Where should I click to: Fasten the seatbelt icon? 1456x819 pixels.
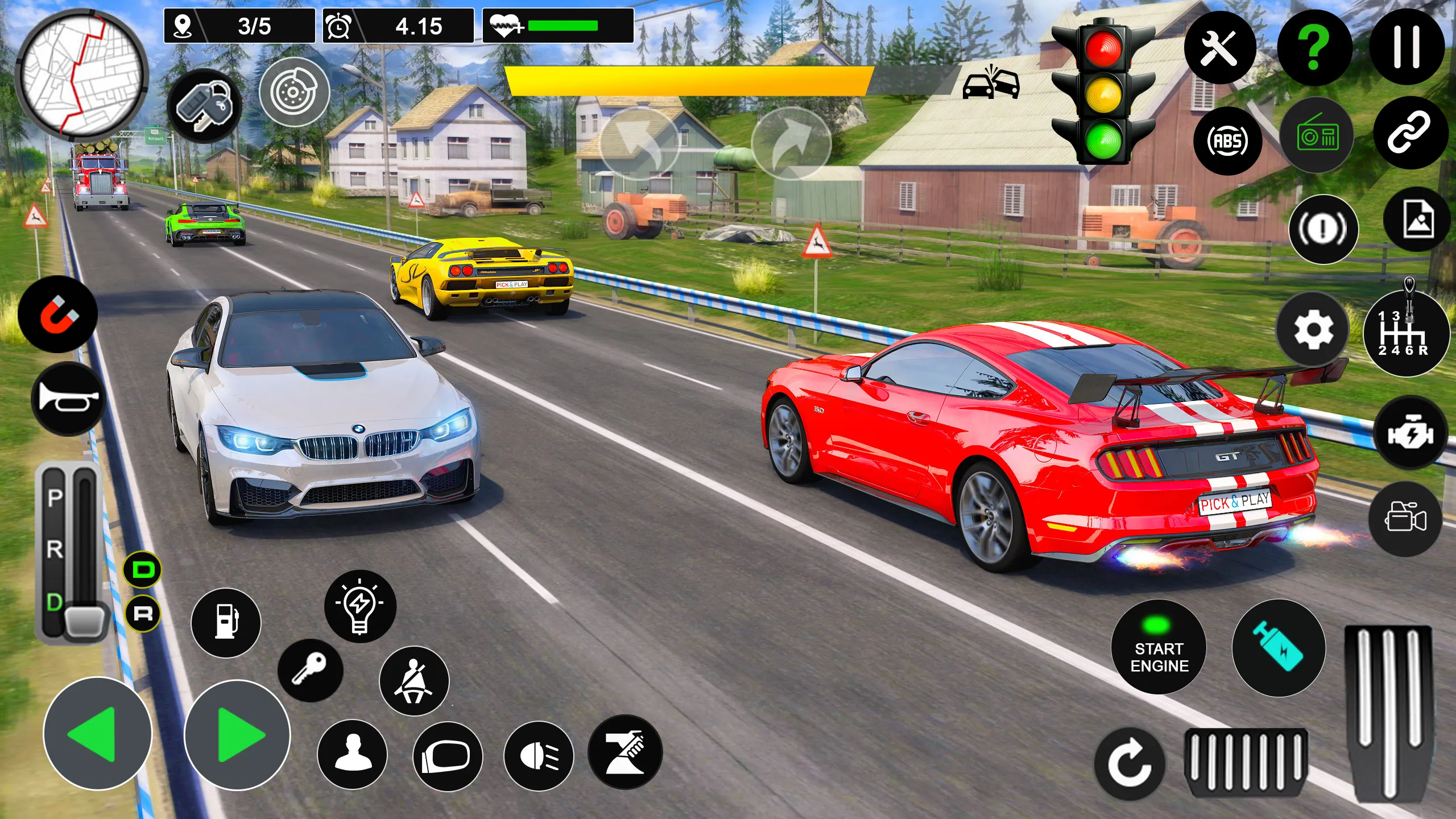click(414, 681)
